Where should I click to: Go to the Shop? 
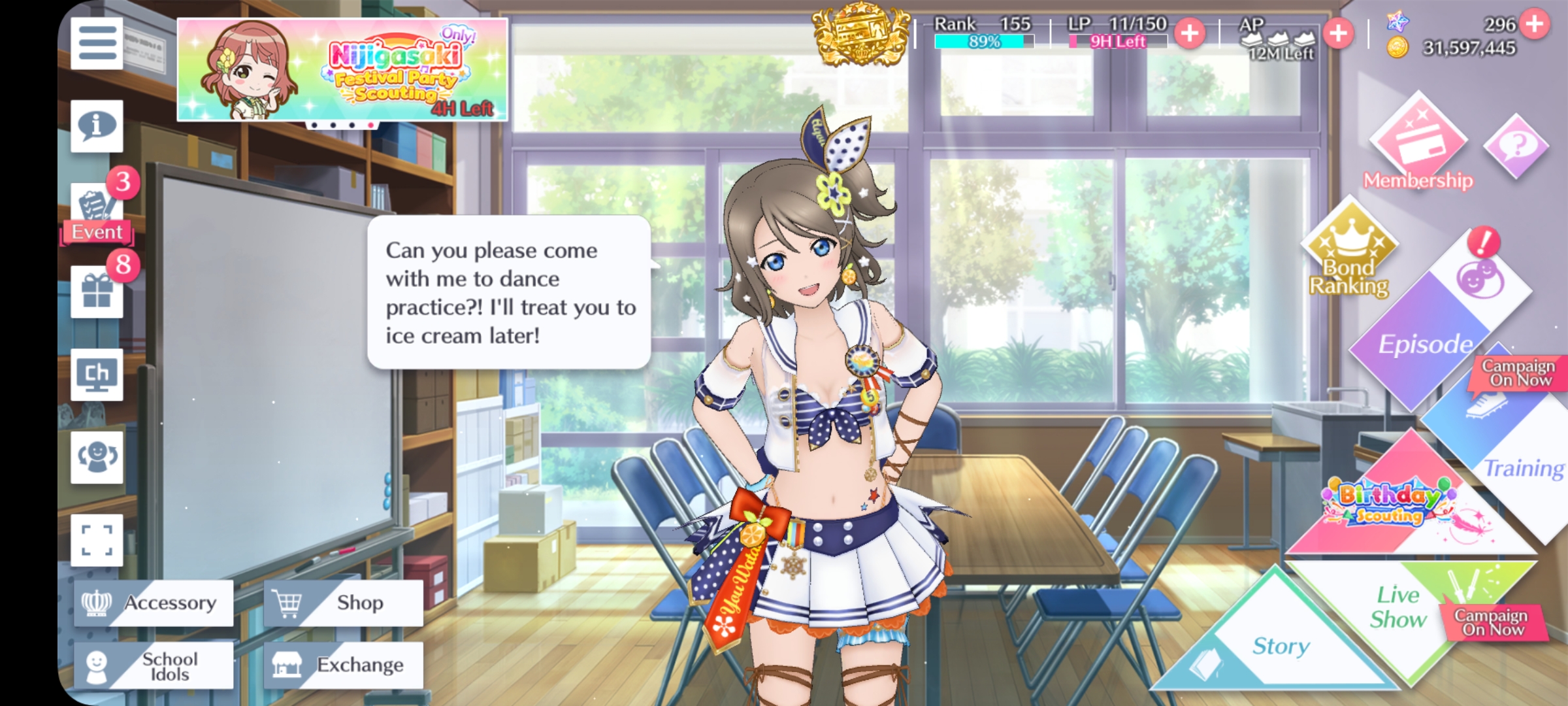[x=344, y=603]
